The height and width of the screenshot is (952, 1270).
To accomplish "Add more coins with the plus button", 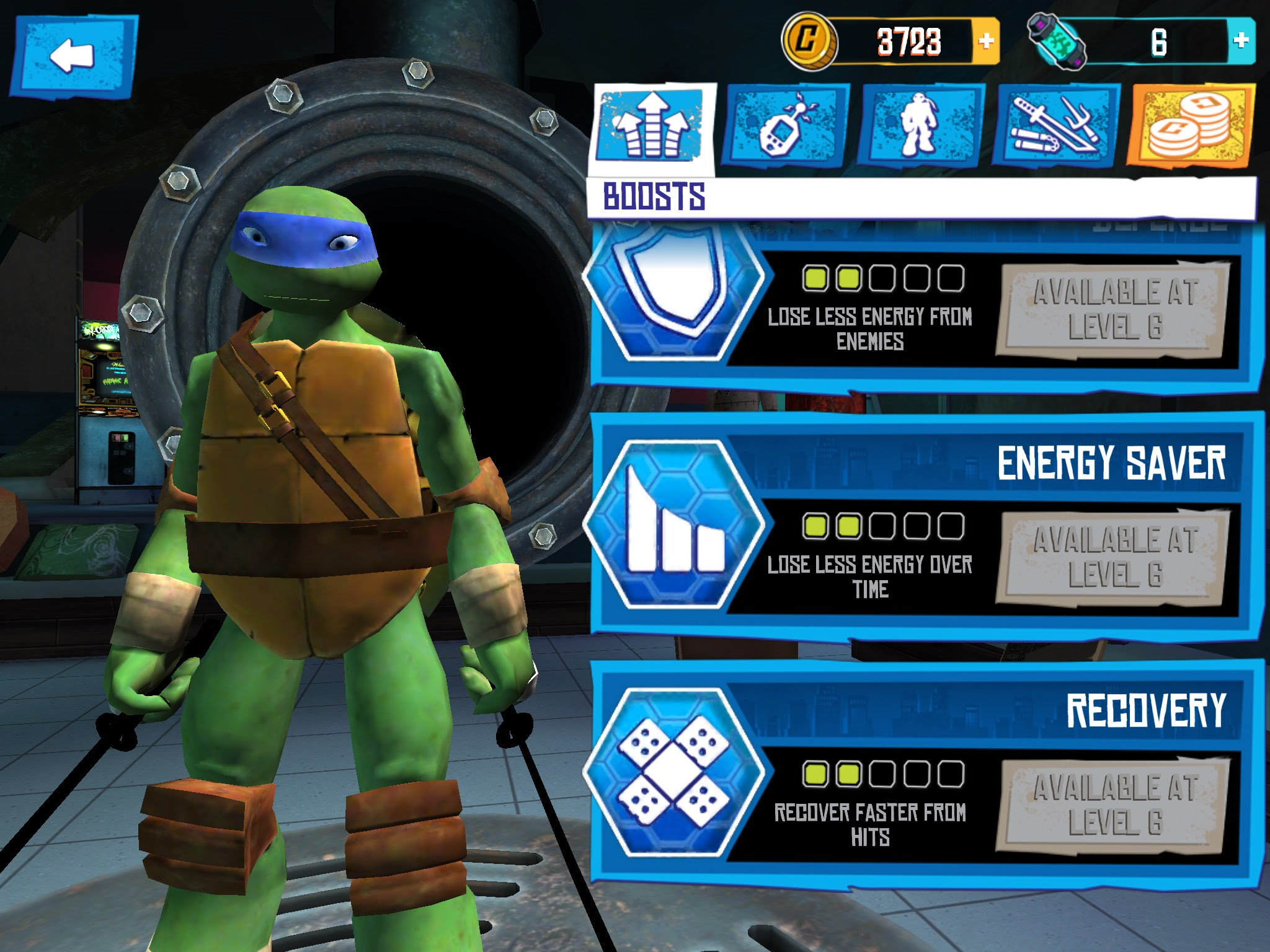I will pos(985,42).
